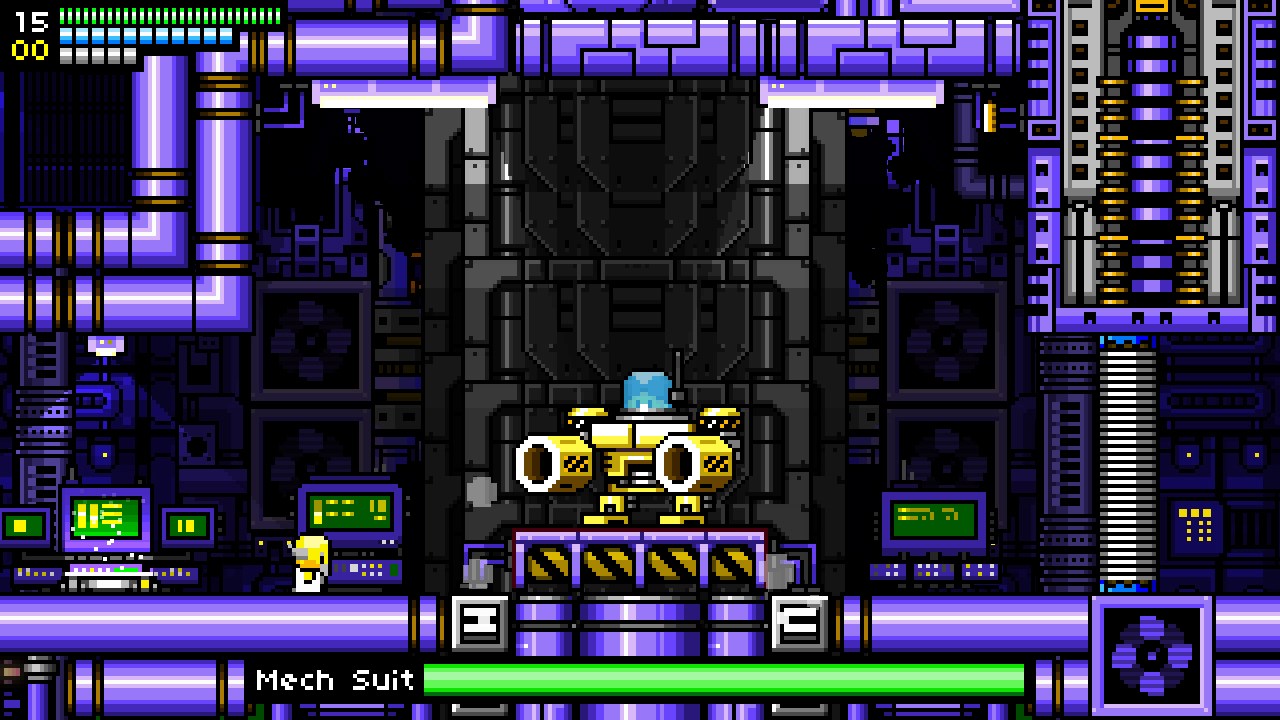Select the Mech Suit label
The height and width of the screenshot is (720, 1280).
point(335,681)
